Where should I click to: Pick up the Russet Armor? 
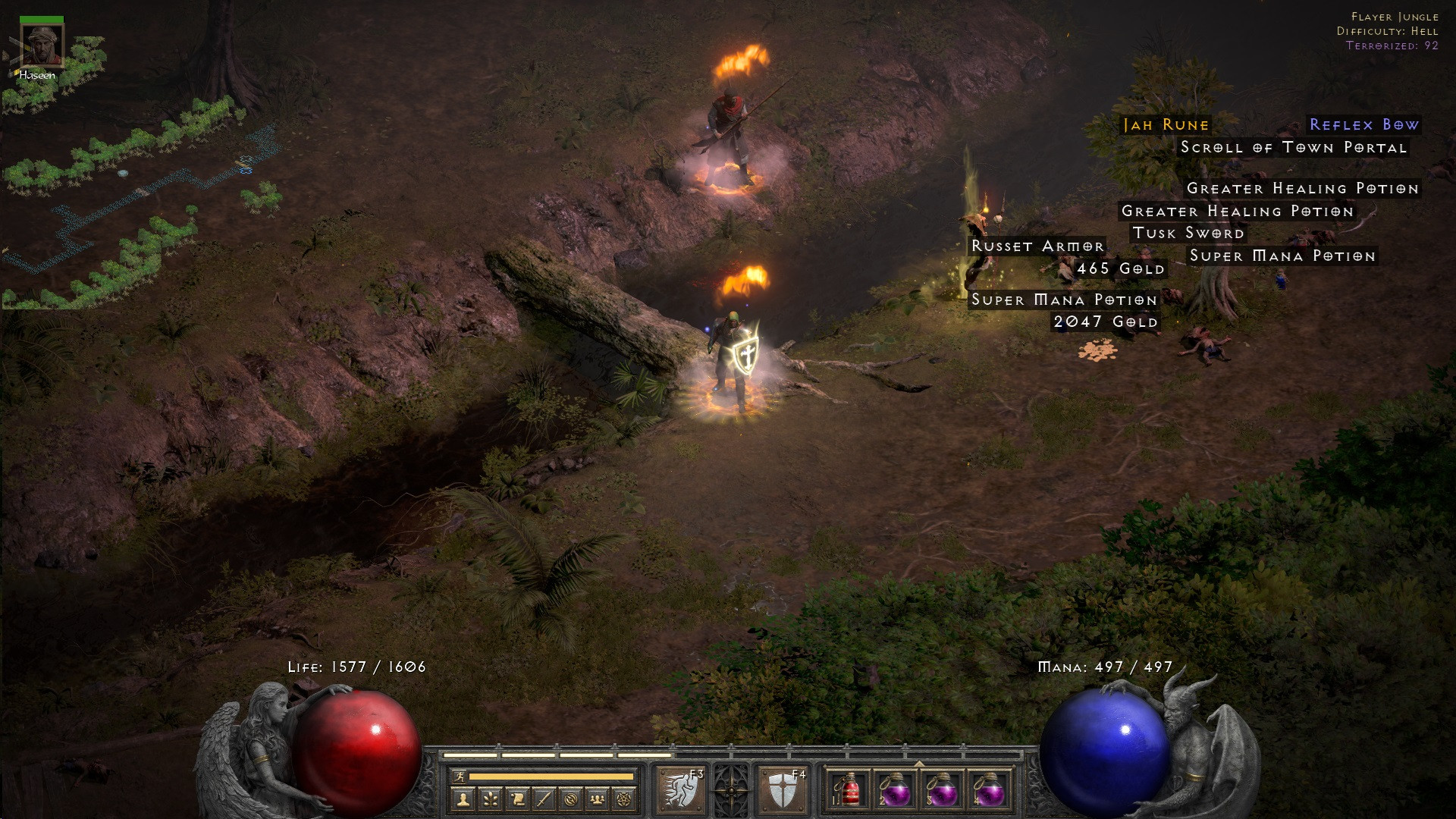pyautogui.click(x=1037, y=246)
